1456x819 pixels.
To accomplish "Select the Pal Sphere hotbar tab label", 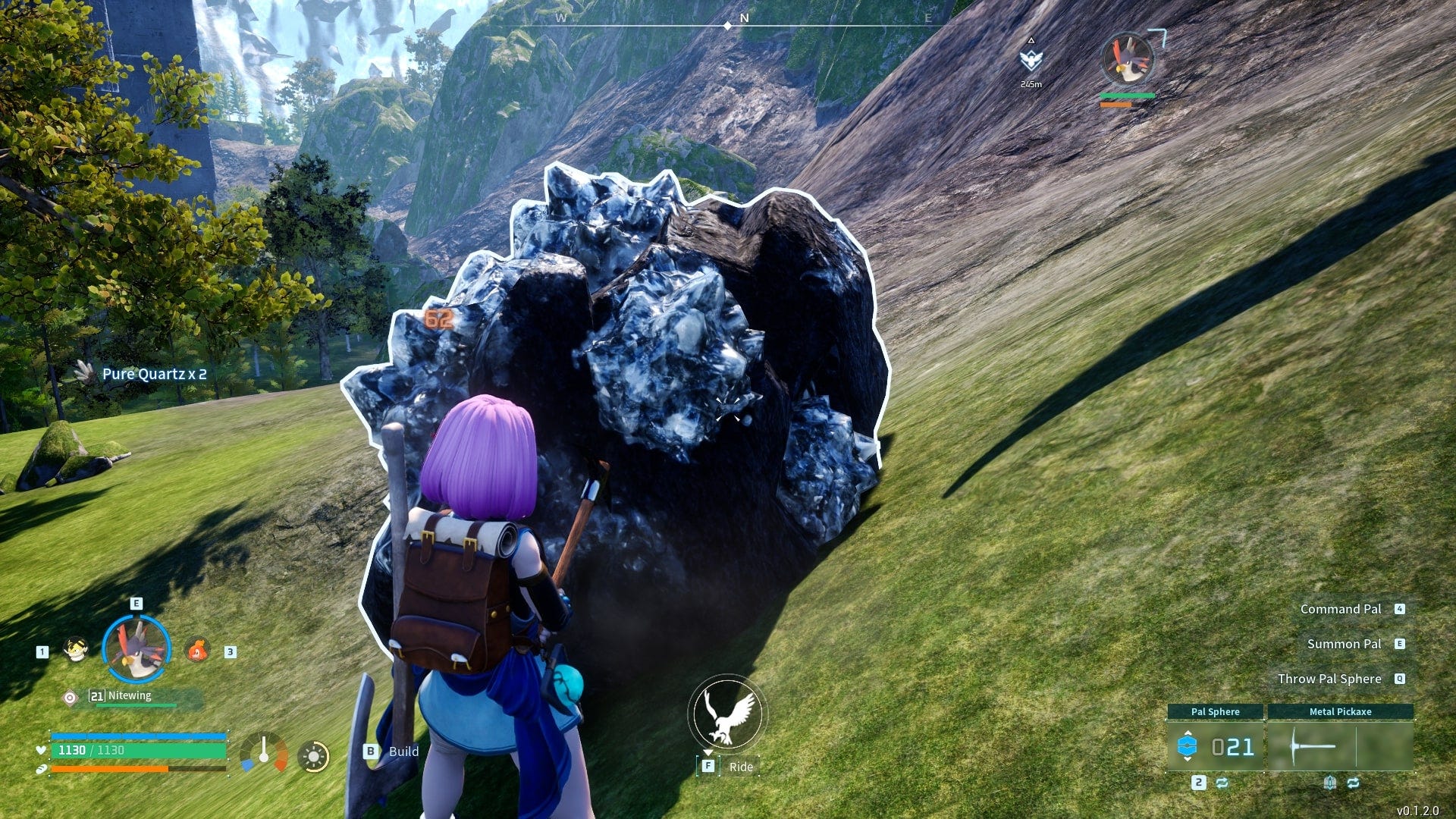I will [x=1216, y=712].
